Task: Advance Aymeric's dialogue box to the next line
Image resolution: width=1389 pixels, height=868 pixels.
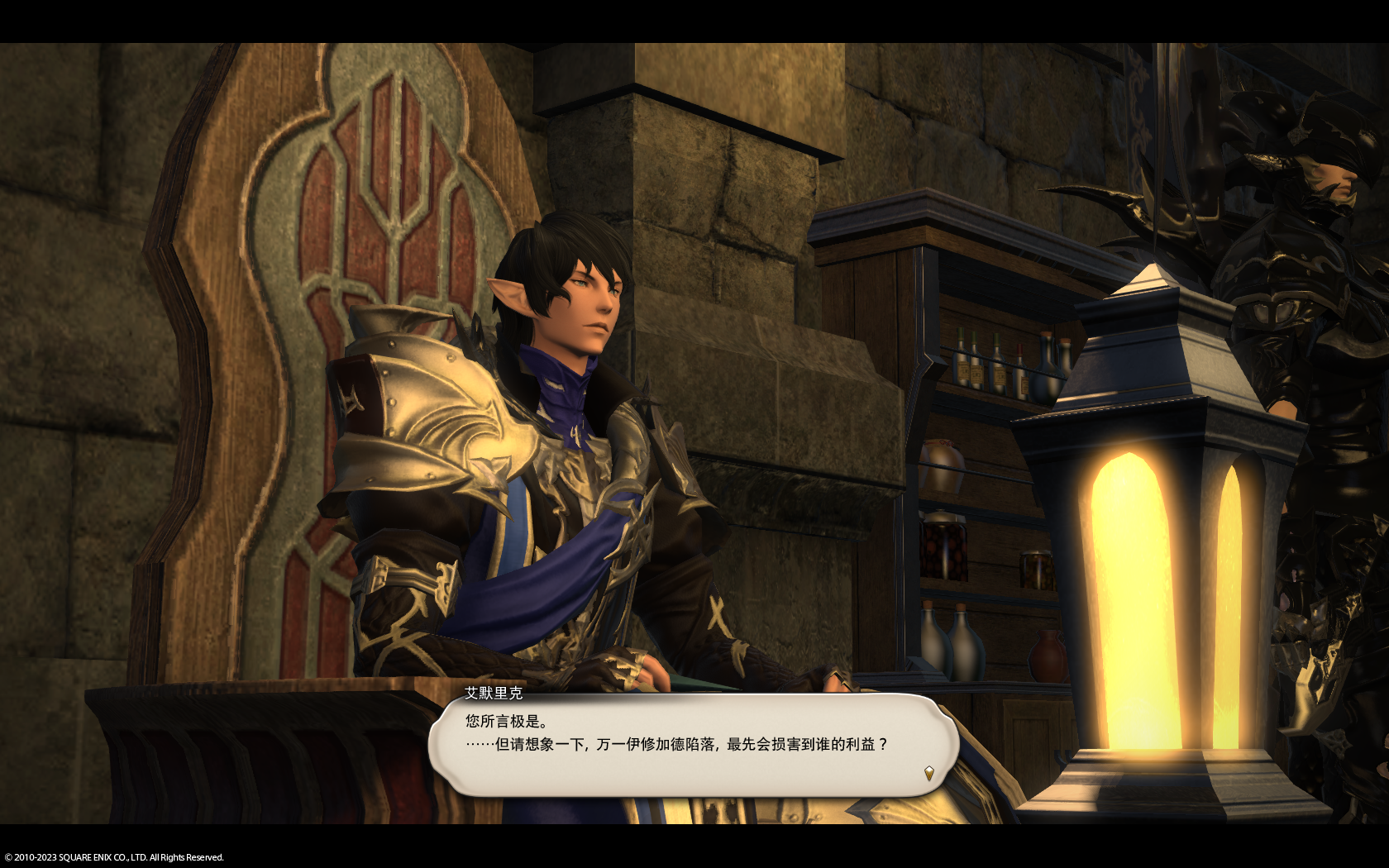Action: pos(693,745)
